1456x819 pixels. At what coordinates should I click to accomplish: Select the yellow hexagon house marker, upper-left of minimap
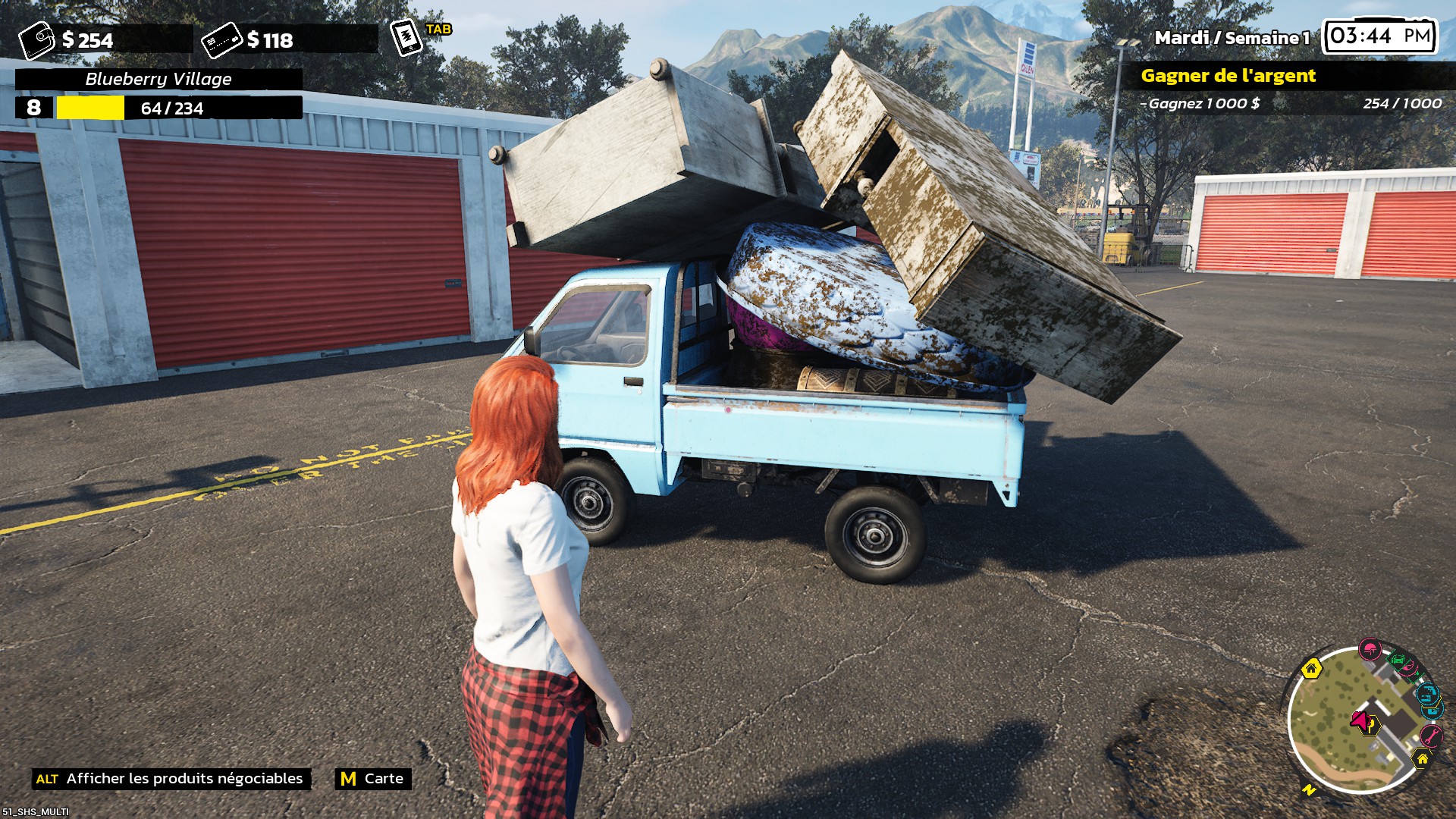tap(1311, 669)
